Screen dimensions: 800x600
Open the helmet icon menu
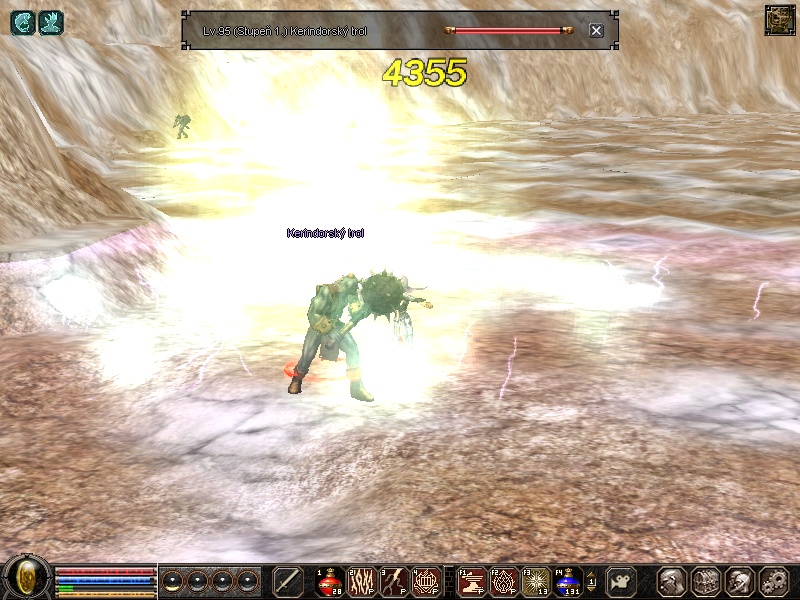(738, 580)
